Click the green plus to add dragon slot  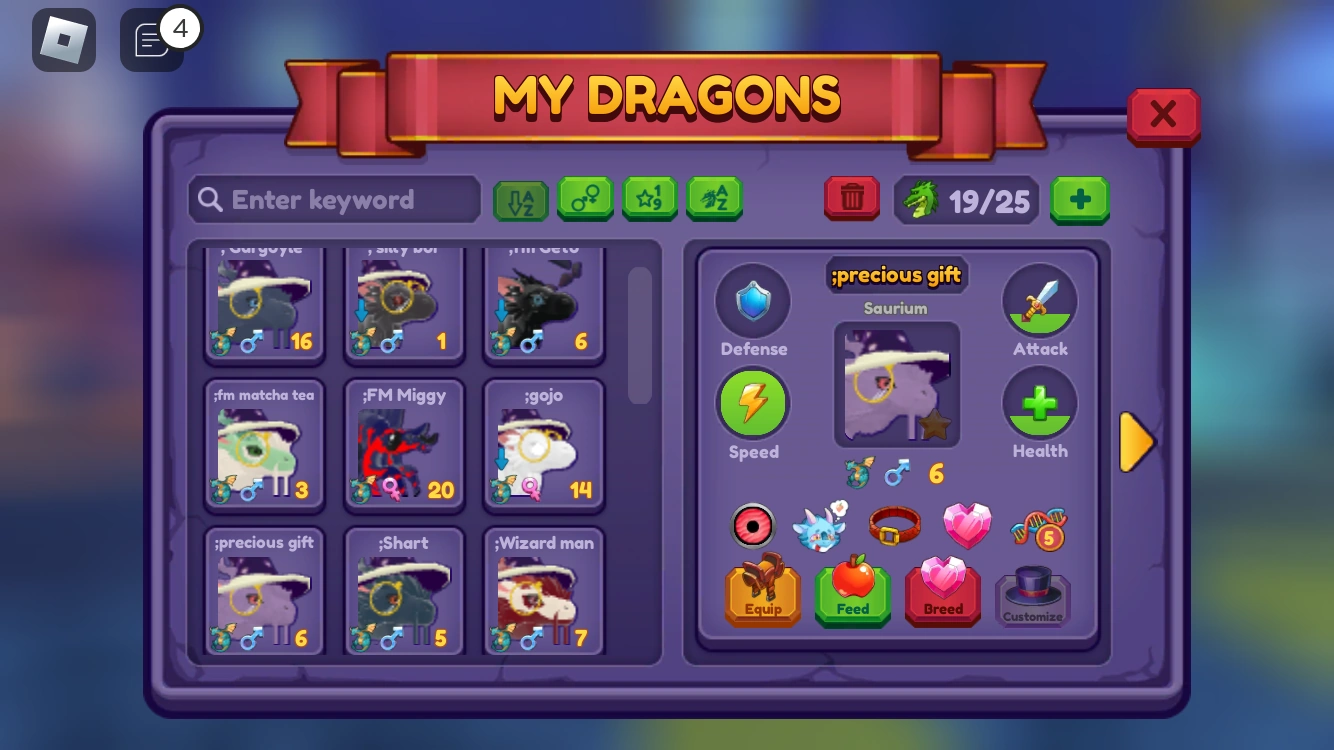(1079, 199)
